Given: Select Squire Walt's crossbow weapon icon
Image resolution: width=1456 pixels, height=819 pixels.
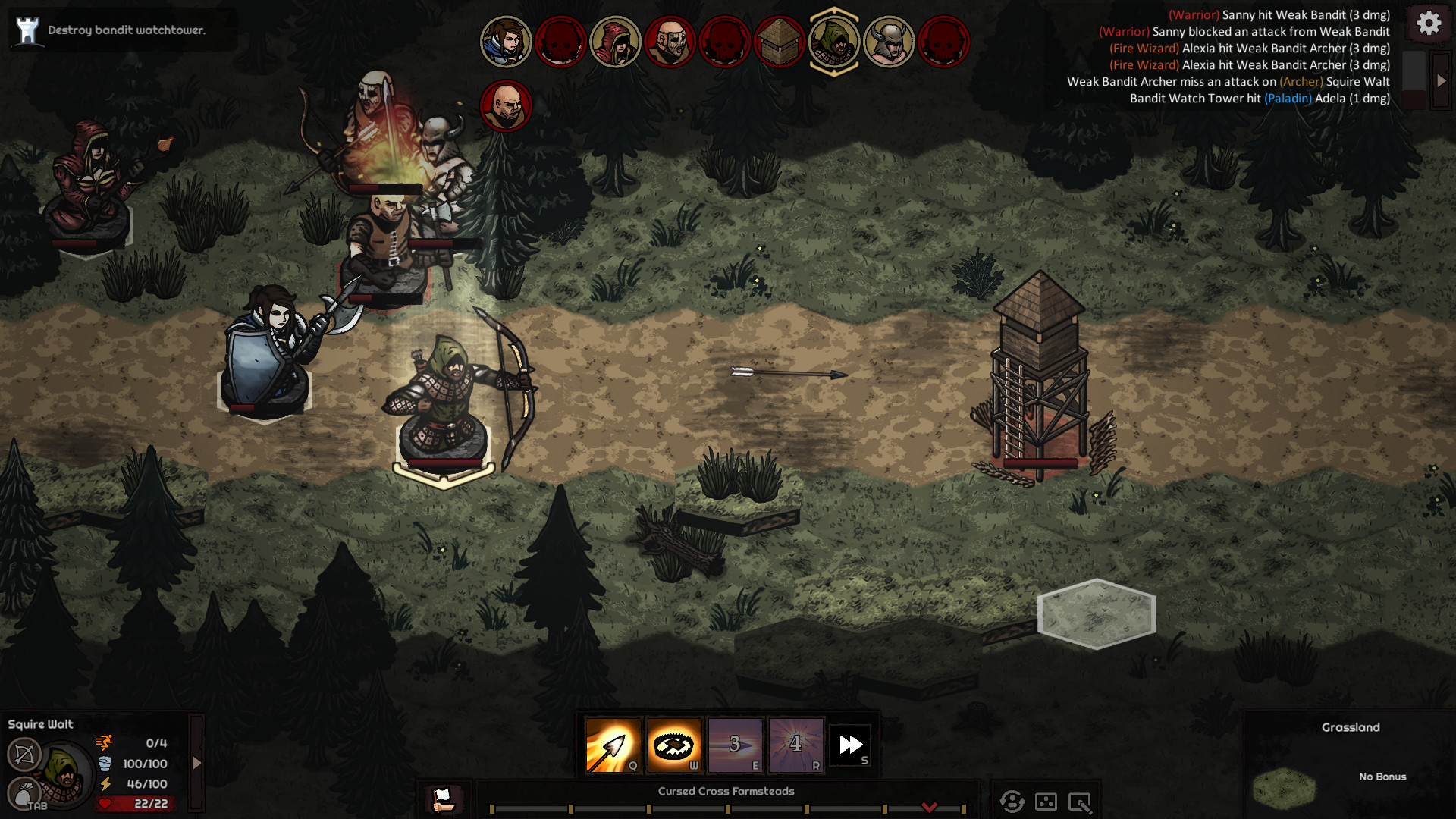Looking at the screenshot, I should click(x=24, y=755).
